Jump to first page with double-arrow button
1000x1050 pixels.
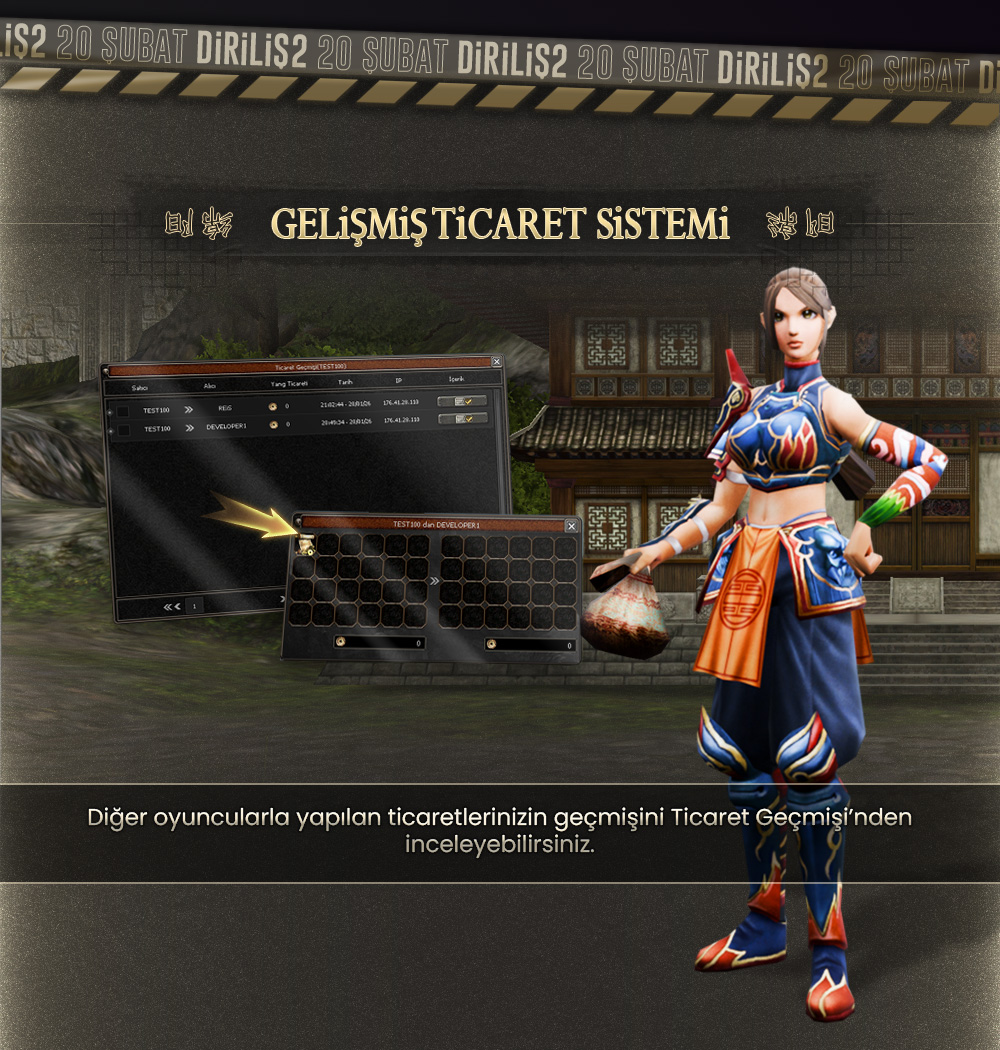coord(169,606)
